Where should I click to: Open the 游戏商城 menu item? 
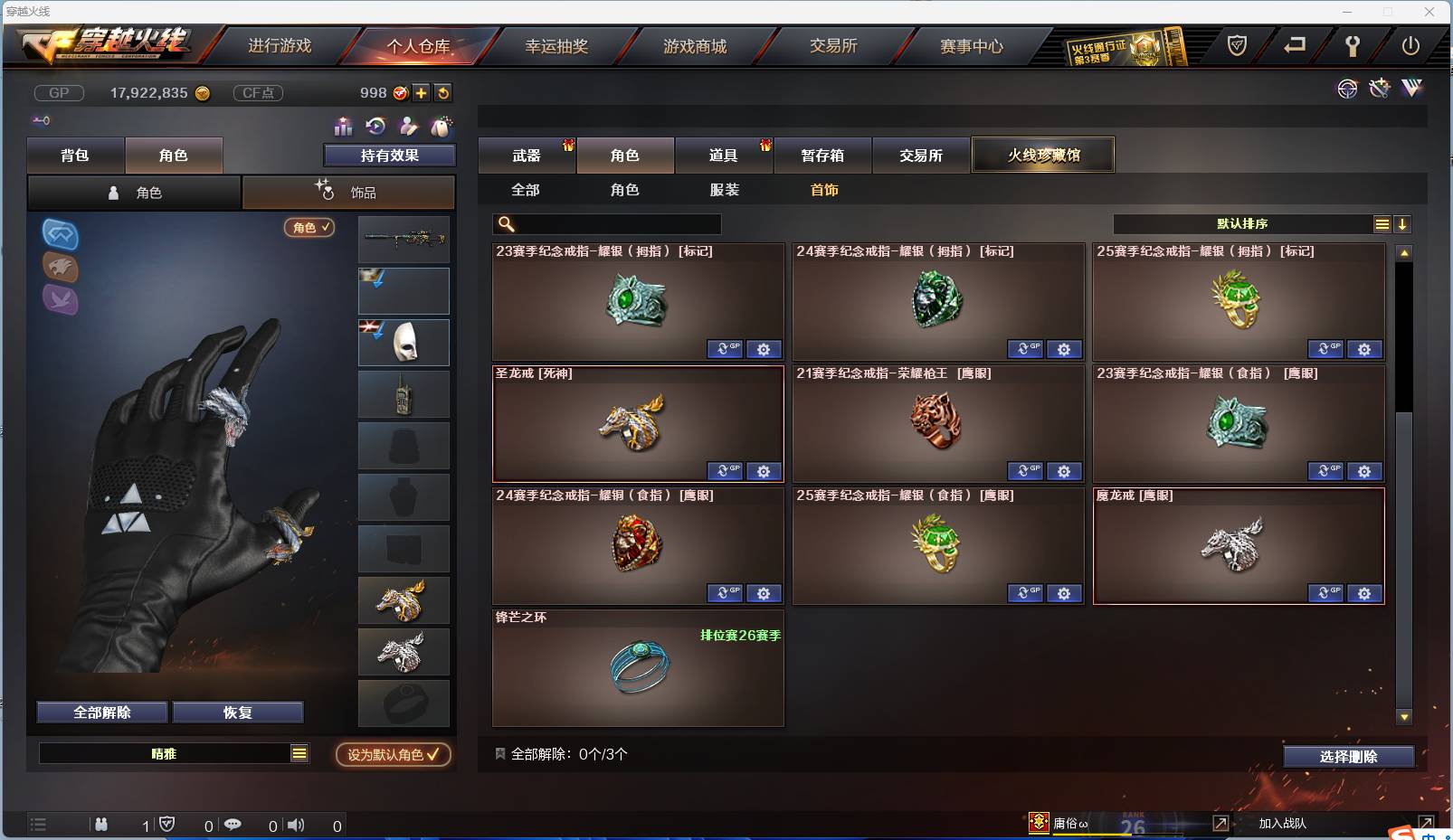(x=697, y=45)
